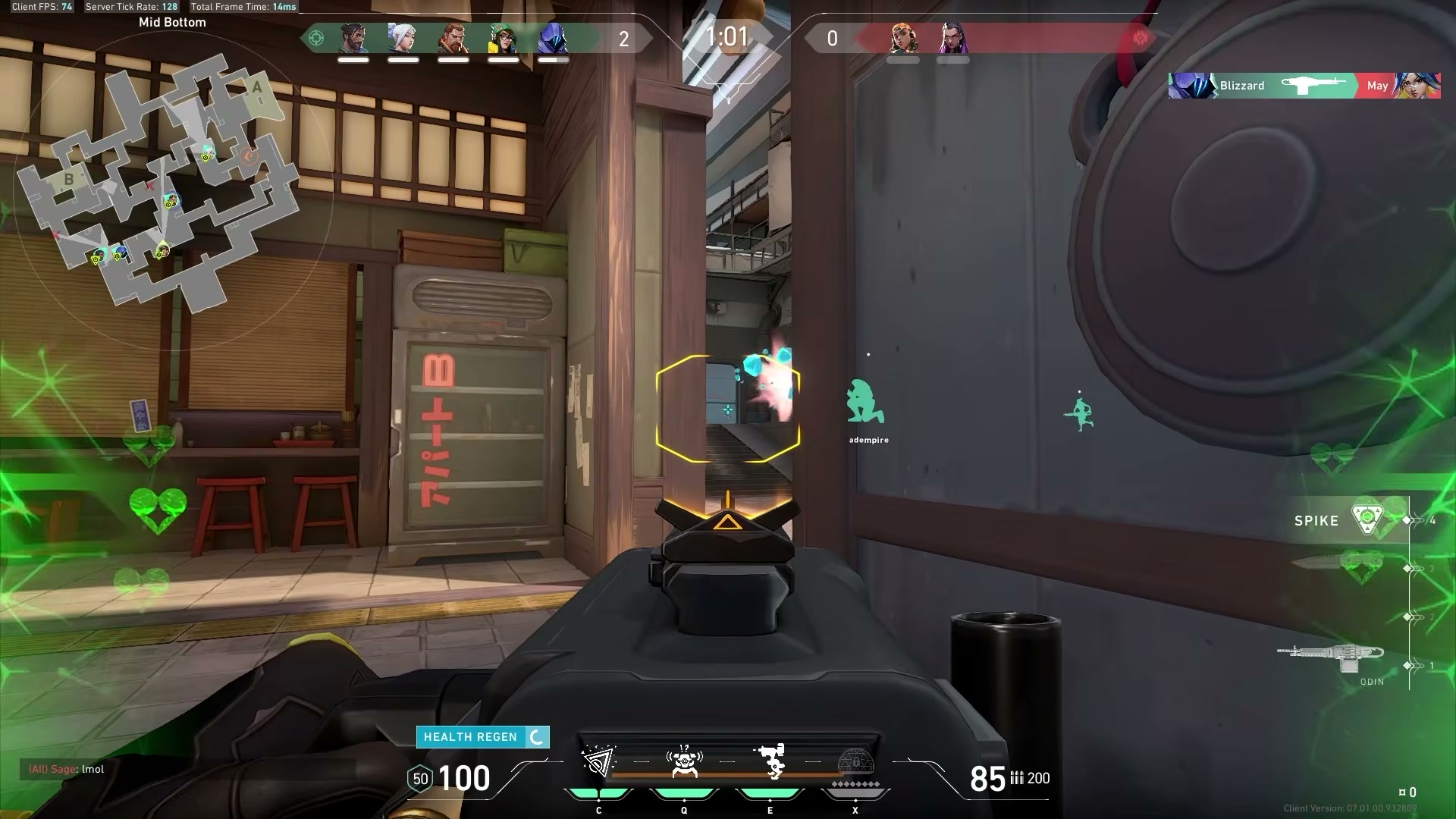This screenshot has height=819, width=1456.
Task: Click the Sage chat message reading lmol
Action: pyautogui.click(x=68, y=768)
